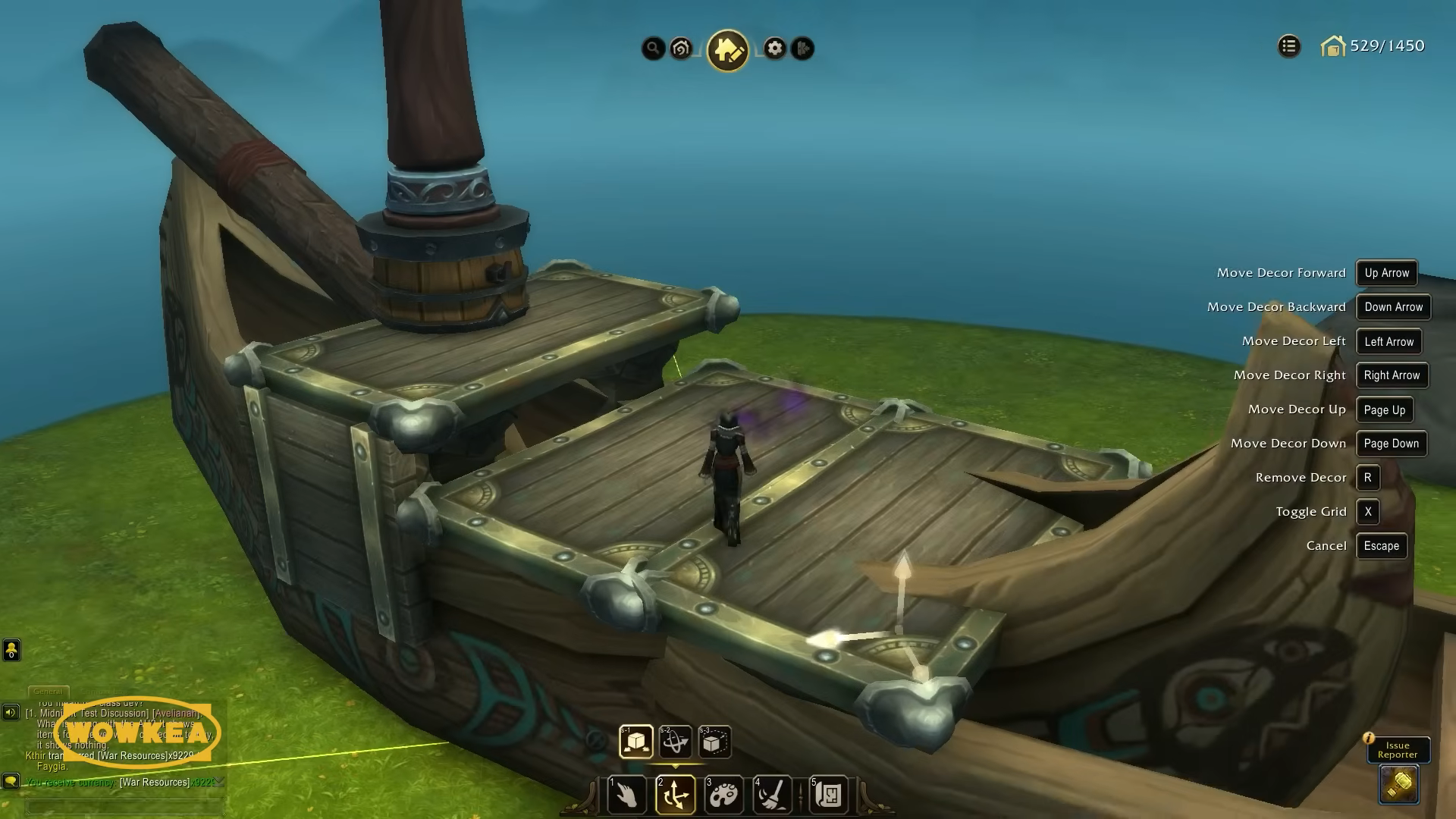The height and width of the screenshot is (819, 1456).
Task: Choose the three-axis arrows move tool
Action: pyautogui.click(x=675, y=794)
